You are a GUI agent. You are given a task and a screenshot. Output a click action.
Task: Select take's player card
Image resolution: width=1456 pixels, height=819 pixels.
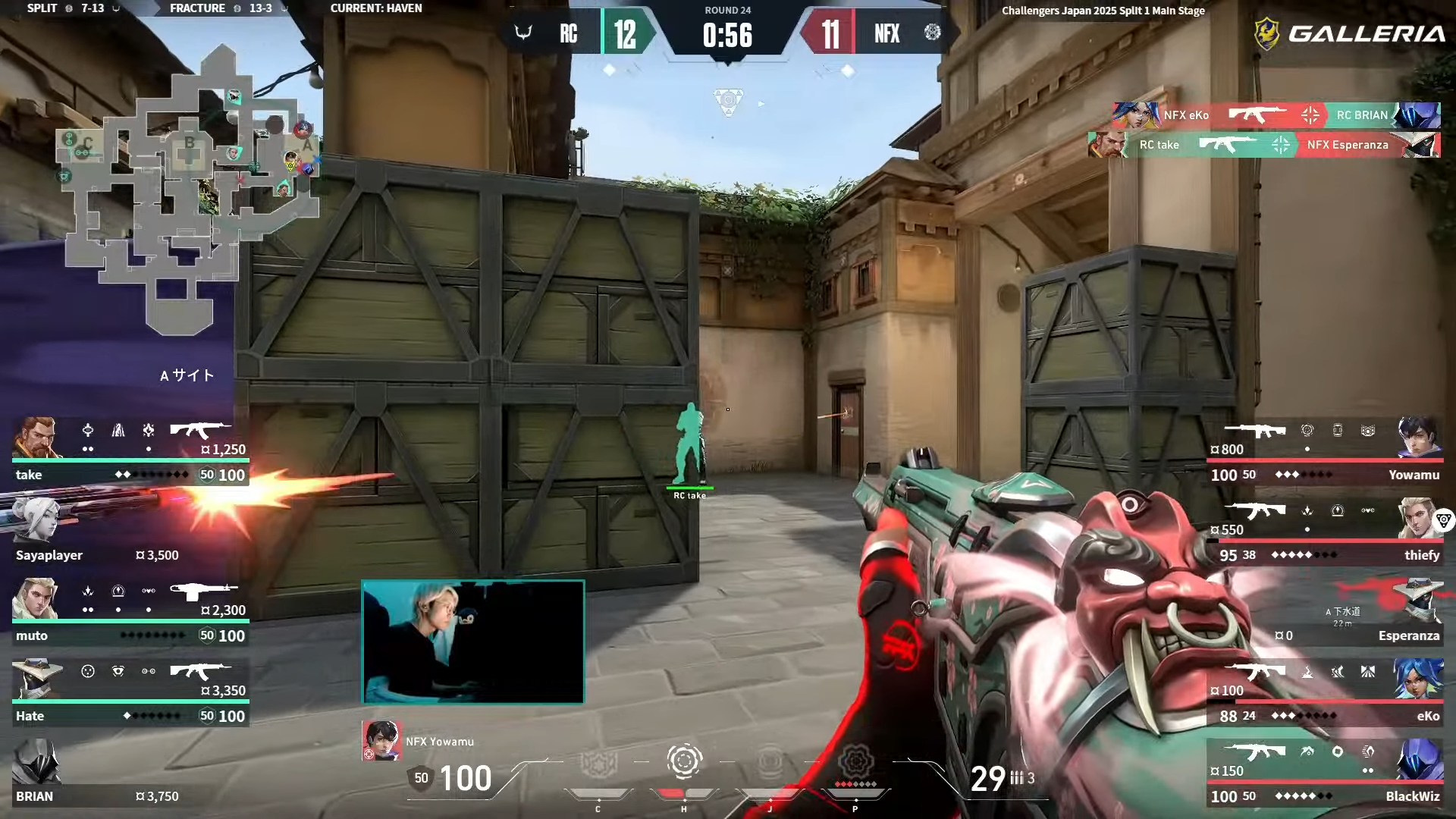click(130, 451)
